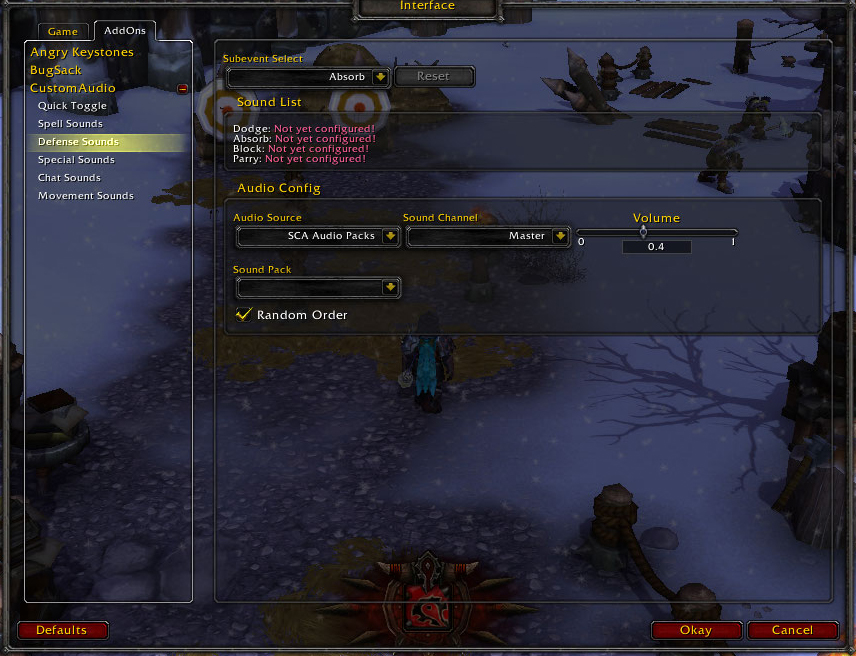The width and height of the screenshot is (856, 656).
Task: Open Chat Sounds settings
Action: coord(69,178)
